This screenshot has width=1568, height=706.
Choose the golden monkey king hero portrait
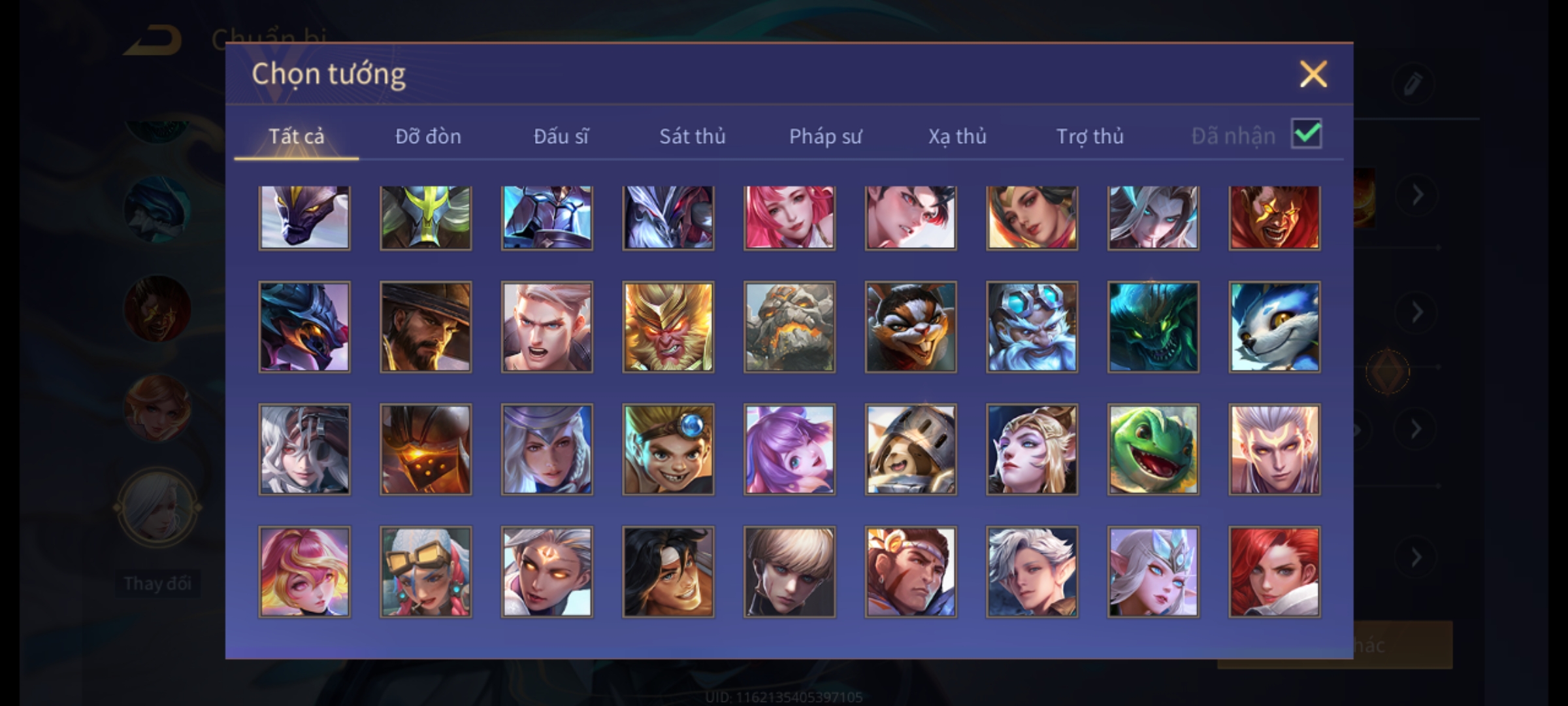pos(668,327)
